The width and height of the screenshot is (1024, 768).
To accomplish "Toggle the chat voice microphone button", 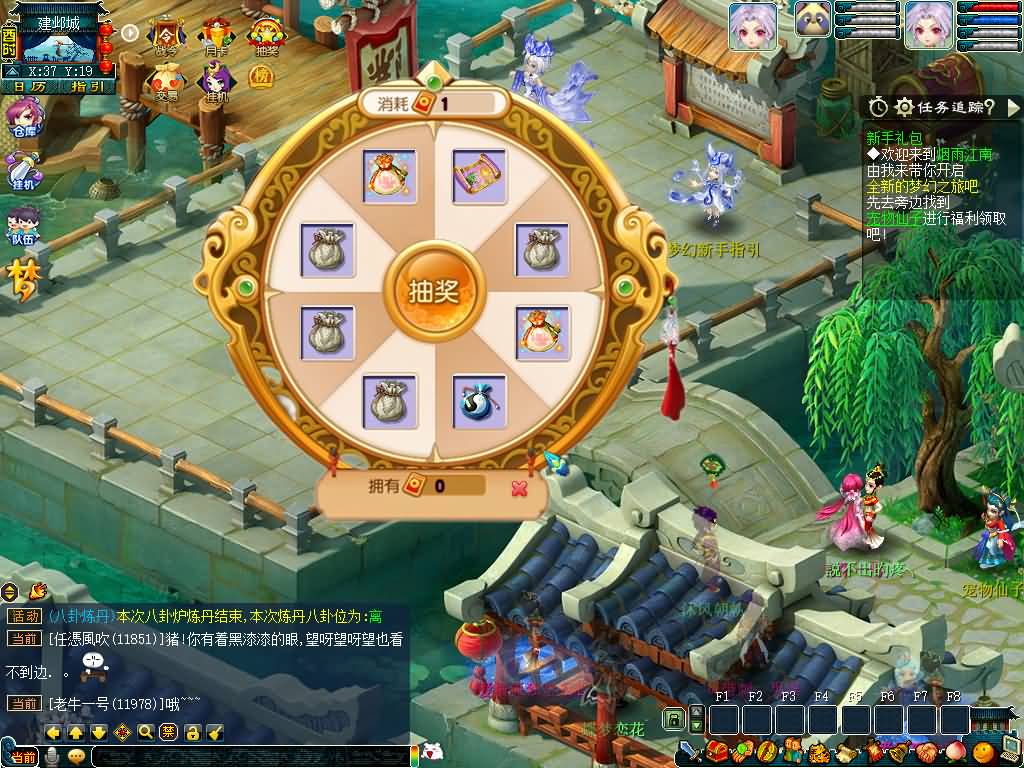I will coord(52,757).
